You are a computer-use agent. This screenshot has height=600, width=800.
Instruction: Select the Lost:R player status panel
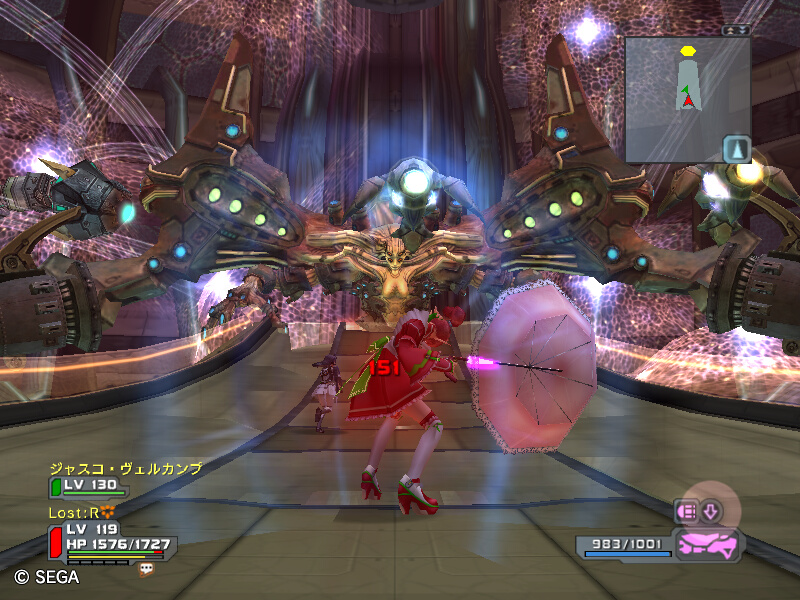click(x=108, y=538)
